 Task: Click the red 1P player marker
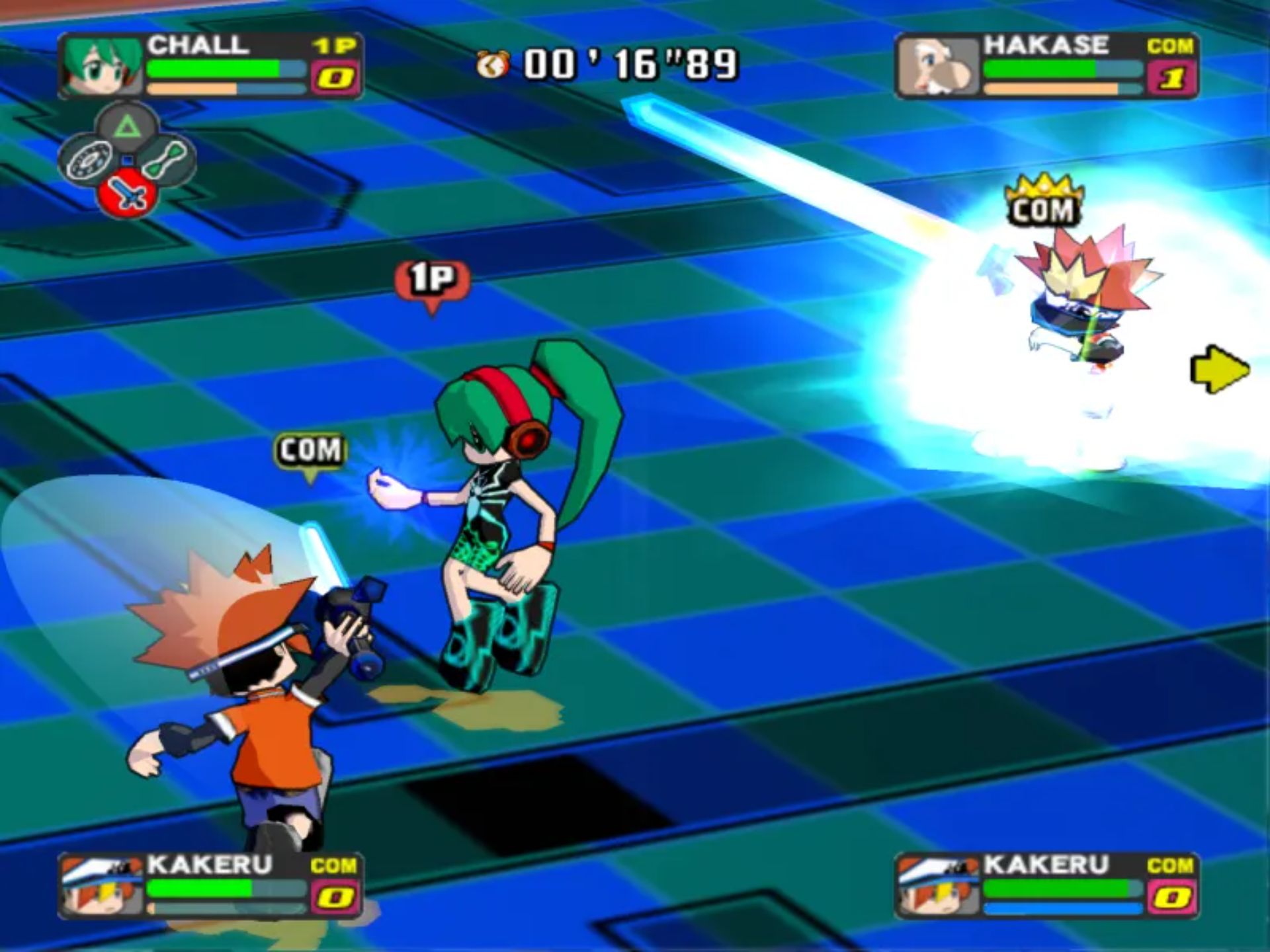pos(433,282)
